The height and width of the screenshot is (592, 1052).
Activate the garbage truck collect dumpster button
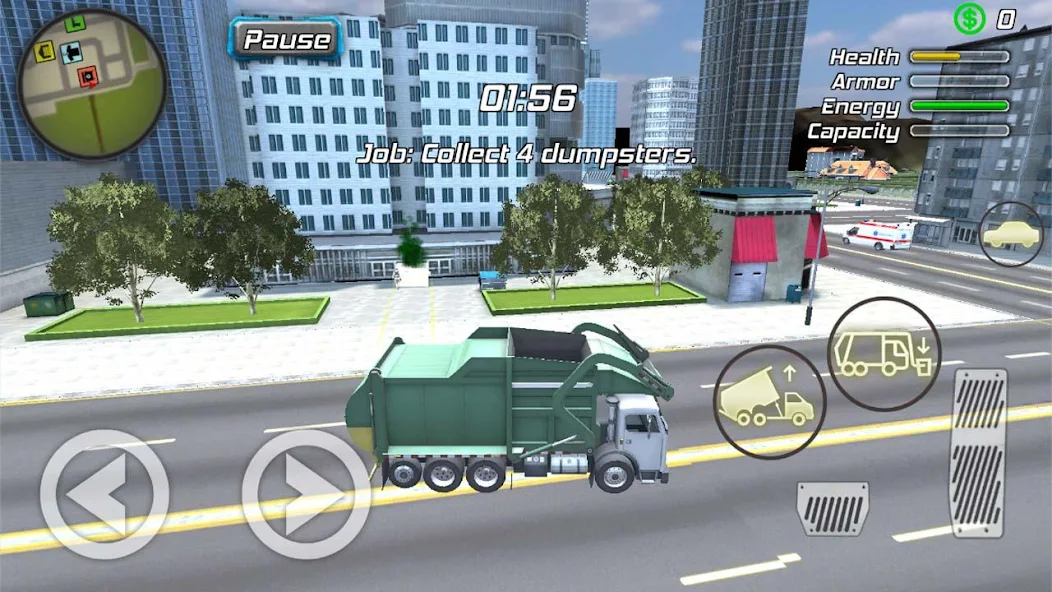[883, 353]
